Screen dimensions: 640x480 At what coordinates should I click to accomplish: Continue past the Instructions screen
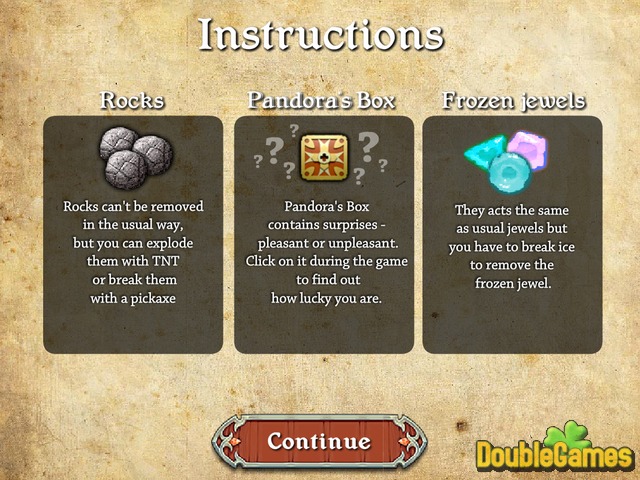pos(319,441)
